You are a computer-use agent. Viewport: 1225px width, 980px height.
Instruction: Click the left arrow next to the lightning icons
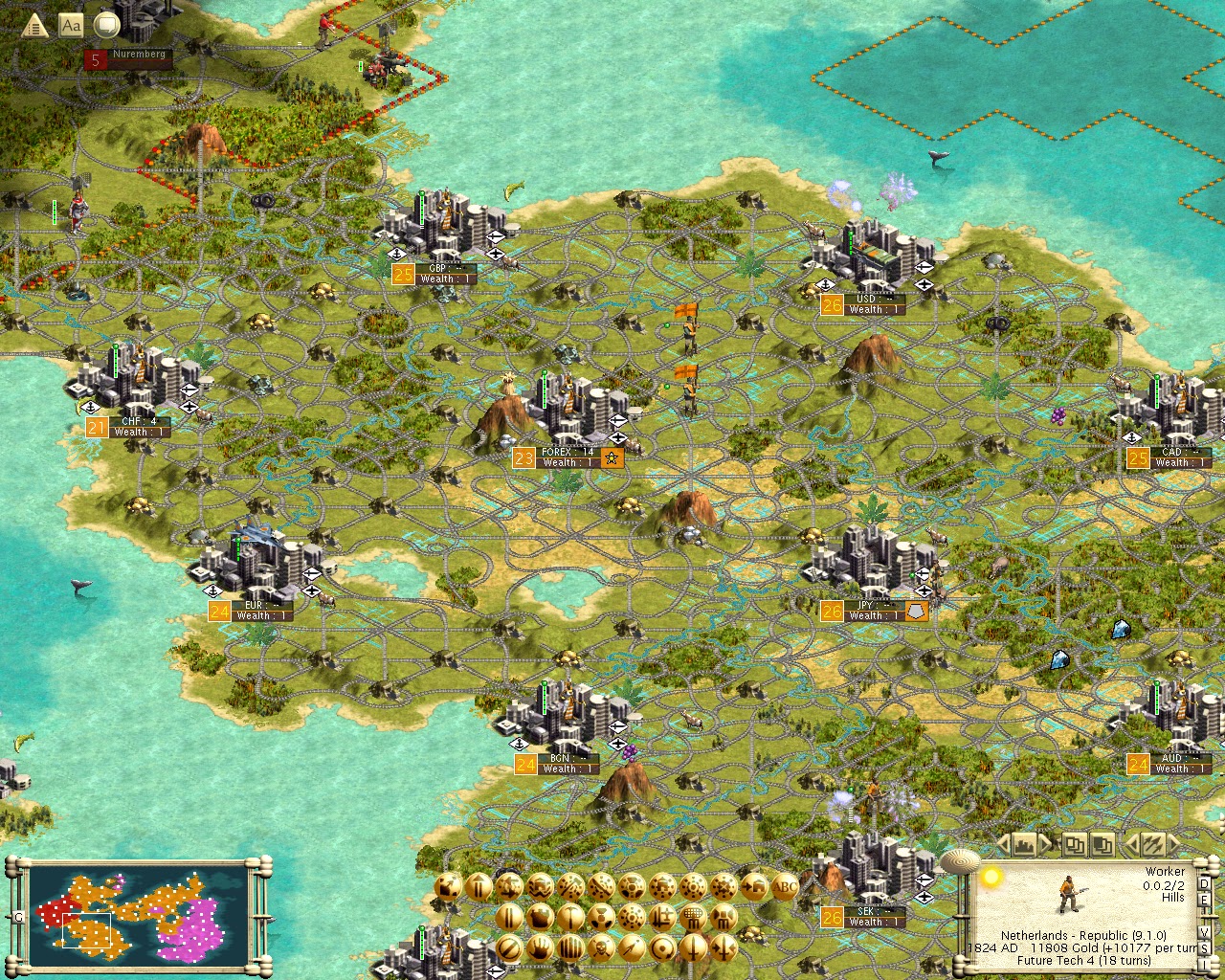click(1131, 845)
